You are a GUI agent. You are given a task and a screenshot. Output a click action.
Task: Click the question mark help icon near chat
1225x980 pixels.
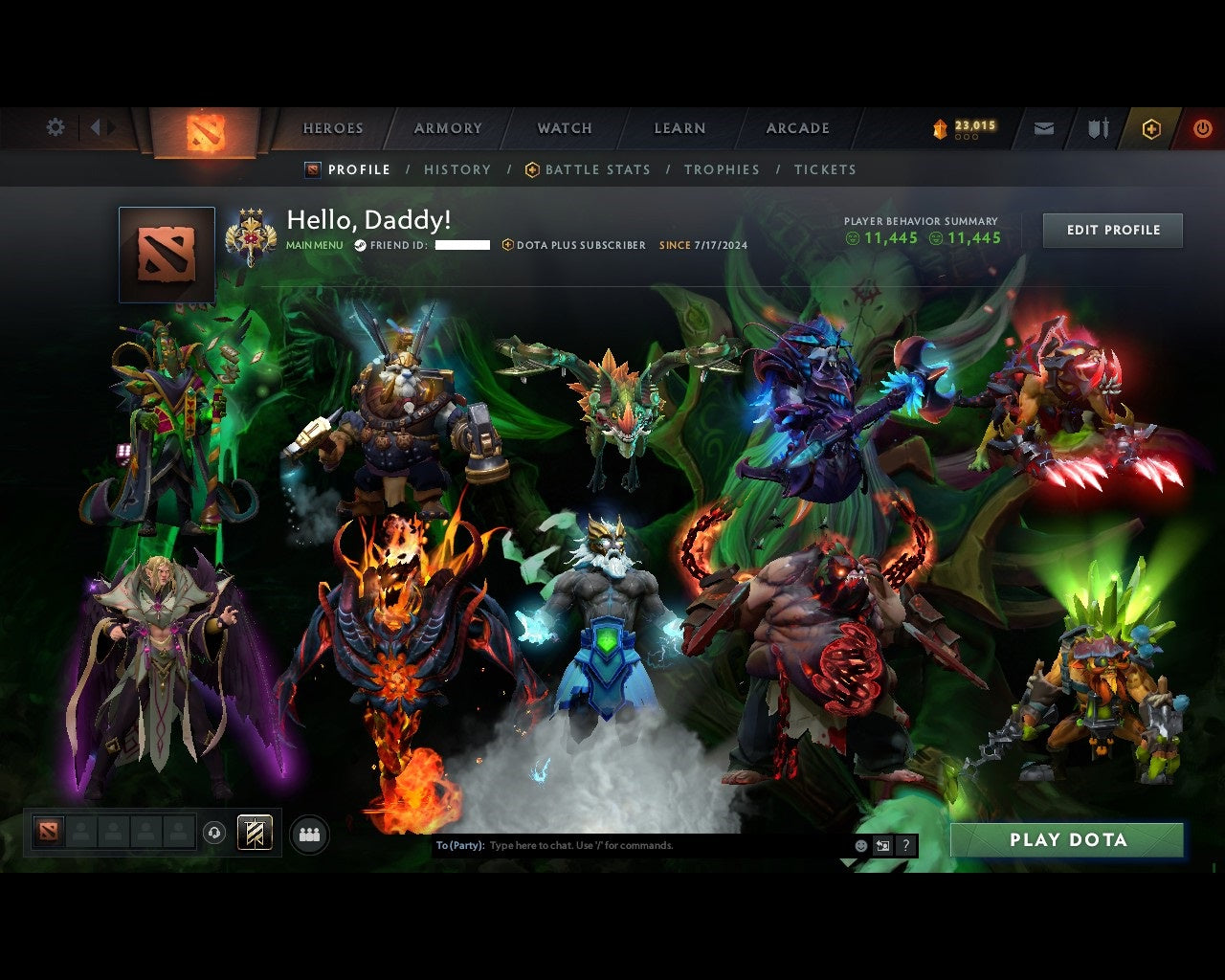pyautogui.click(x=905, y=846)
